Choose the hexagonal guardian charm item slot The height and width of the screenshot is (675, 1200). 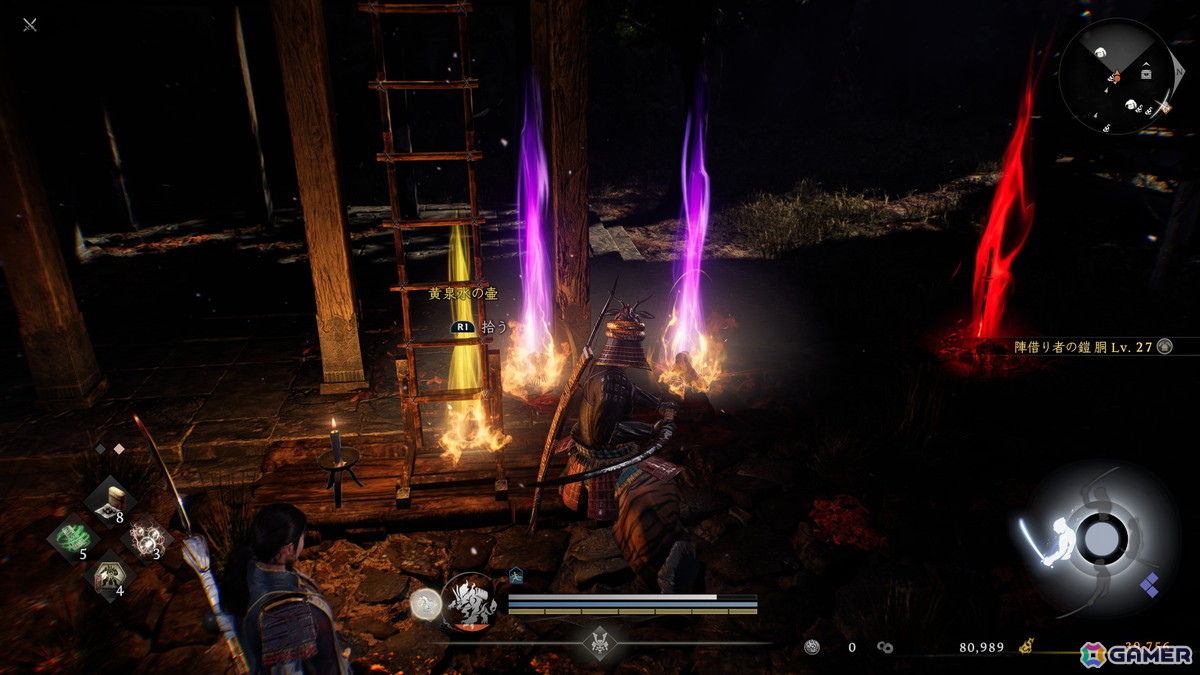click(x=109, y=575)
